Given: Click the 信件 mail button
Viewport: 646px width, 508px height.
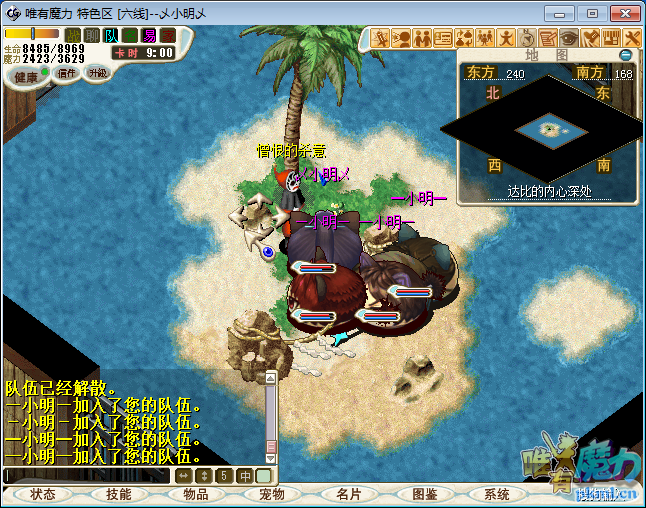Looking at the screenshot, I should point(68,73).
